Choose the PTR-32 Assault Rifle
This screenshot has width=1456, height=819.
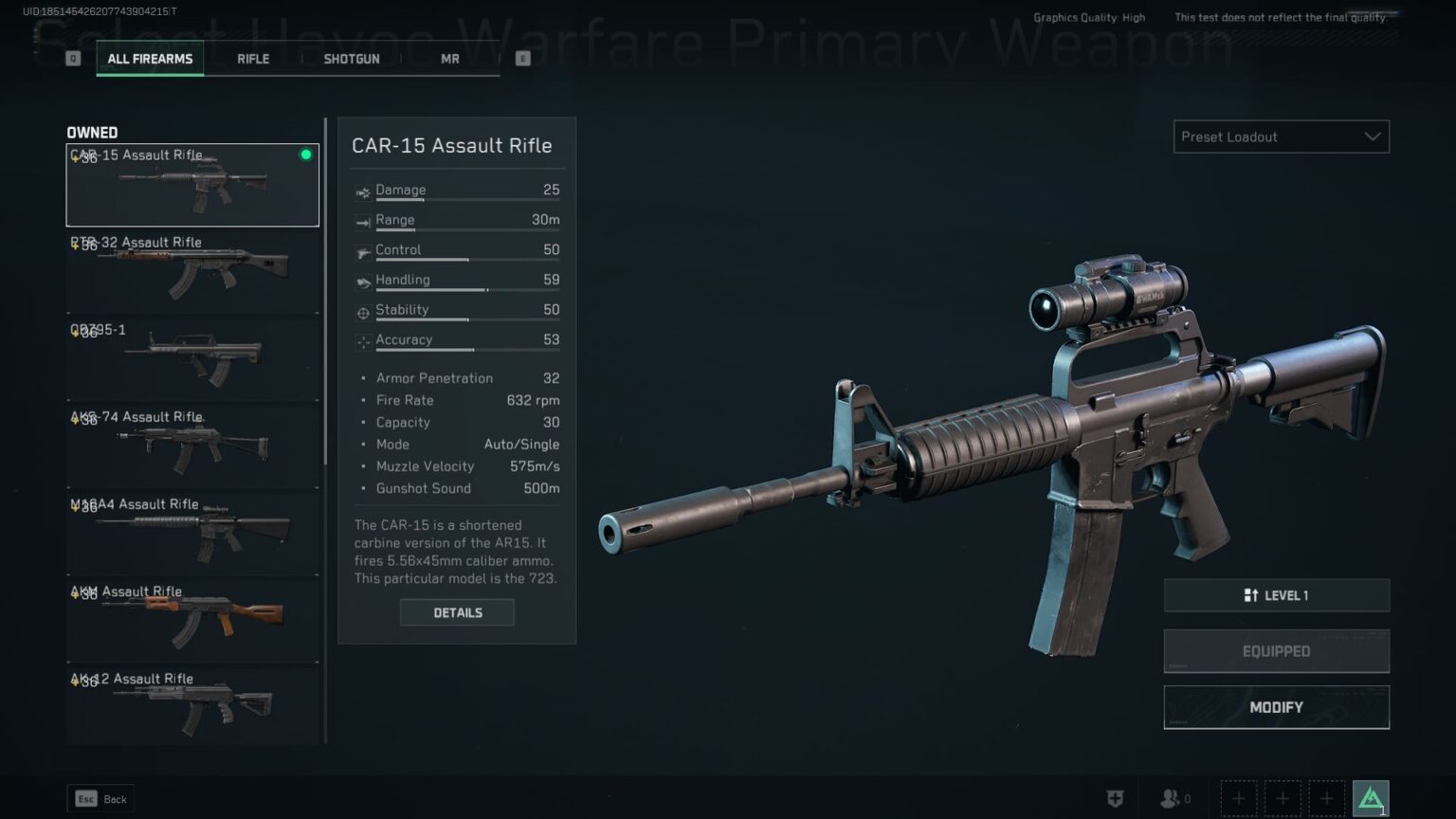click(x=192, y=272)
